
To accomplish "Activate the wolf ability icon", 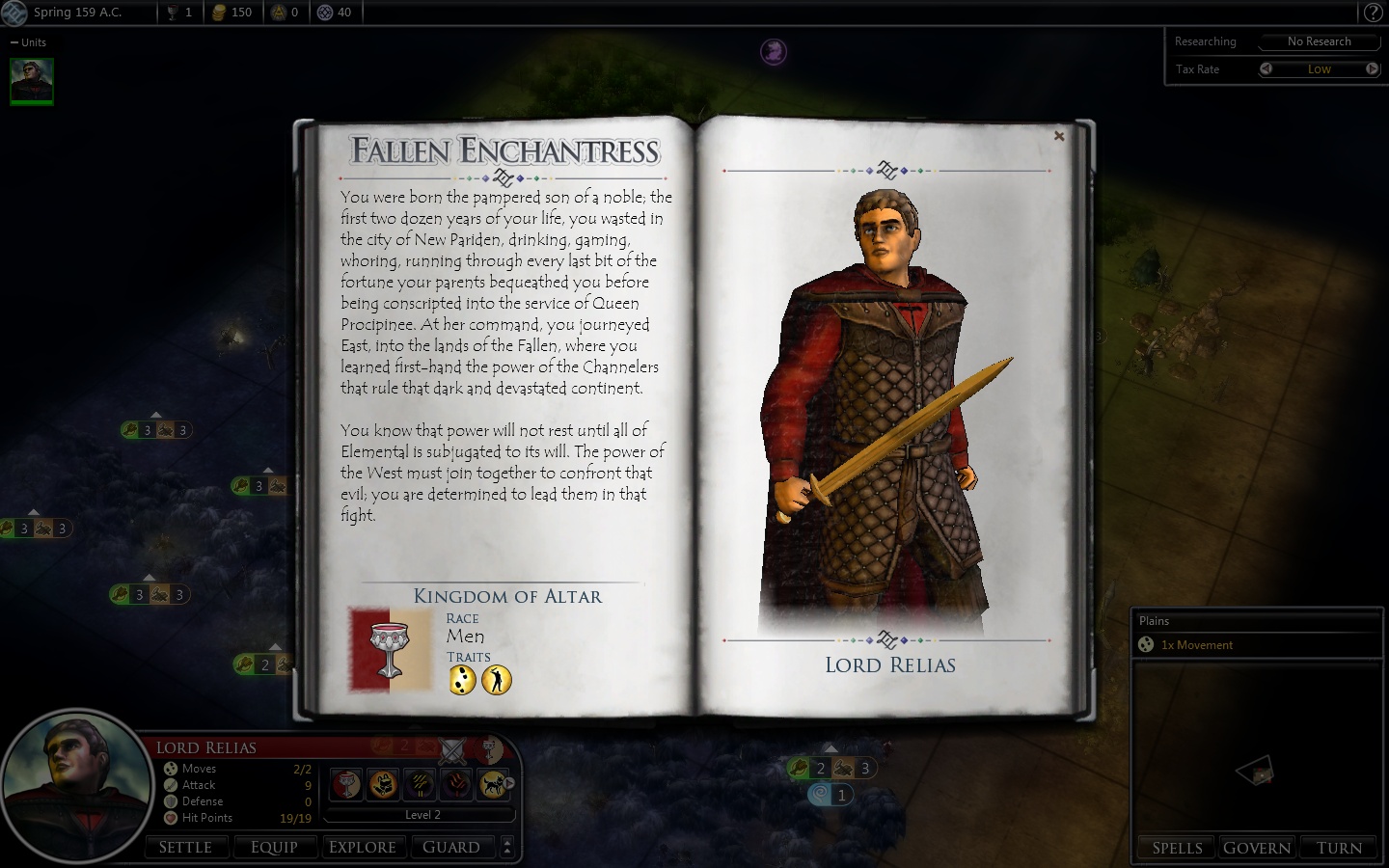I will pos(493,784).
